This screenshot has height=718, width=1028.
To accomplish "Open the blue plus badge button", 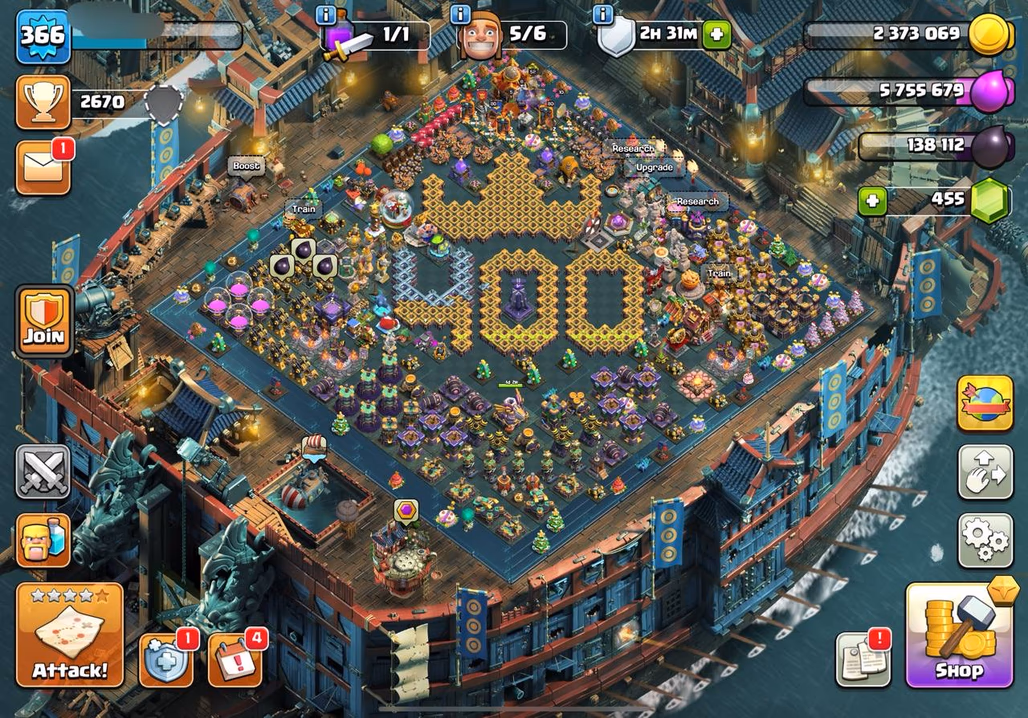I will point(165,660).
